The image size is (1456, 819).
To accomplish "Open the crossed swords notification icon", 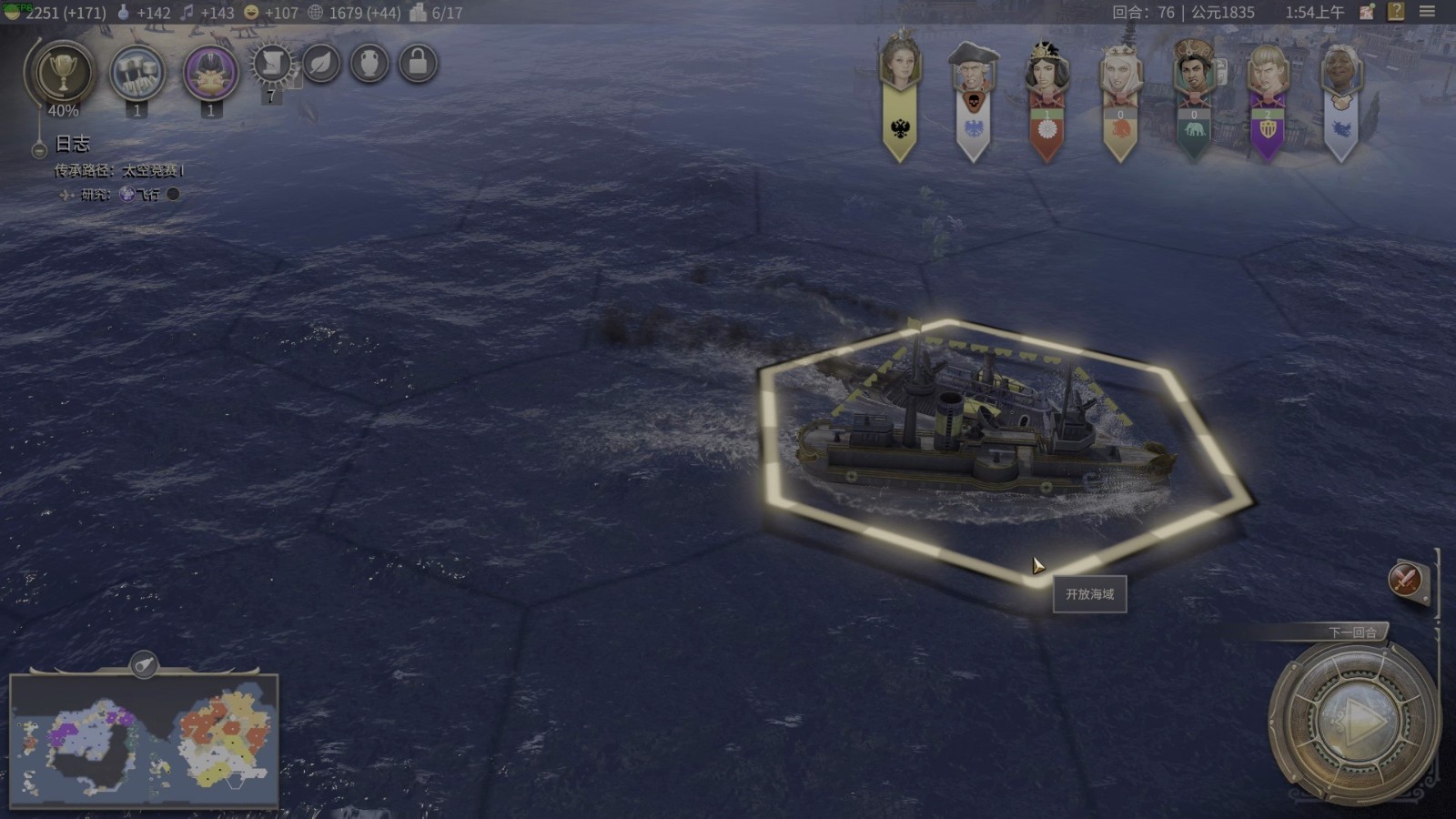I will [1406, 578].
